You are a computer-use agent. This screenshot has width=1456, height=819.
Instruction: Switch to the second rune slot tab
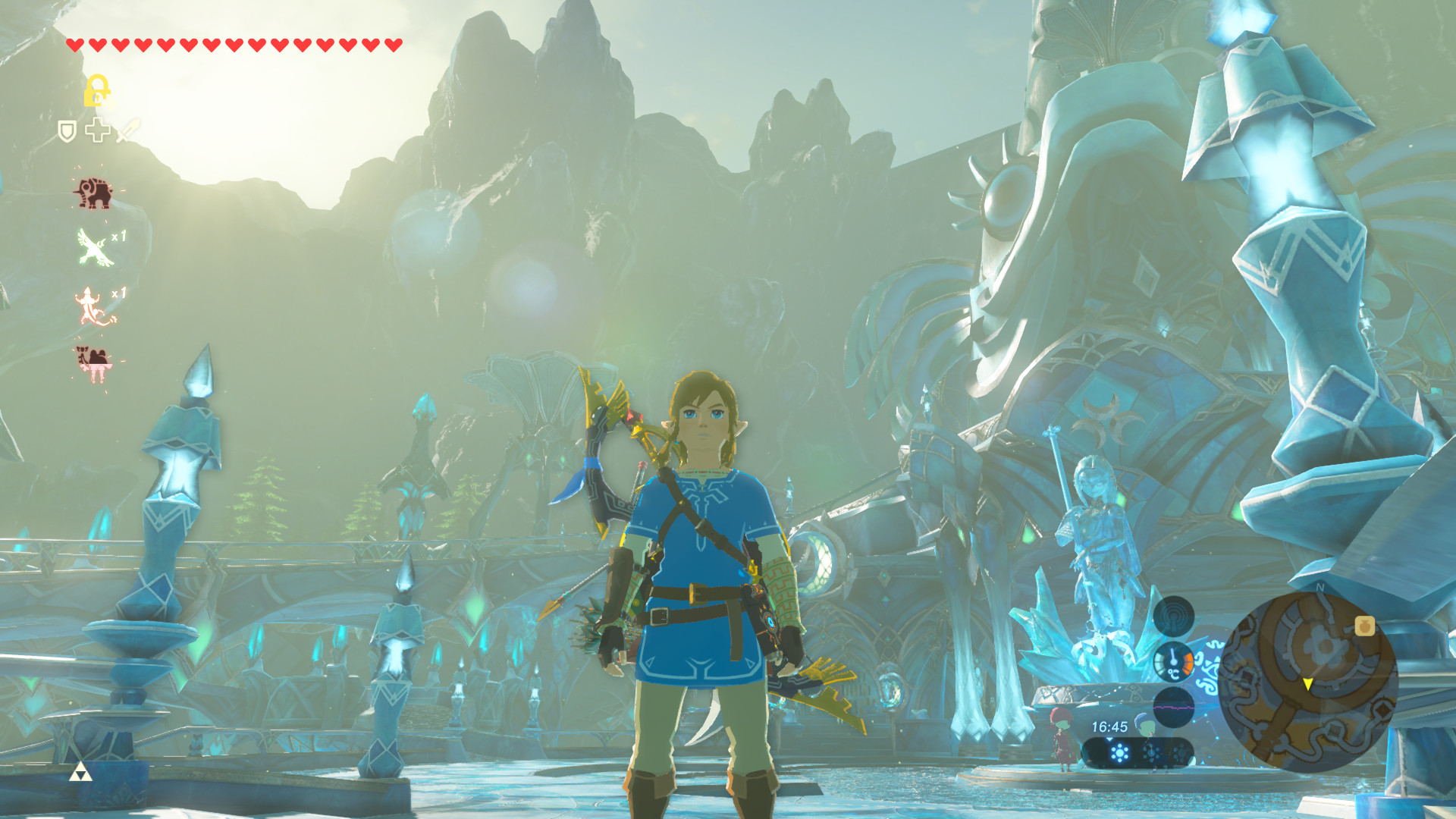(1152, 755)
